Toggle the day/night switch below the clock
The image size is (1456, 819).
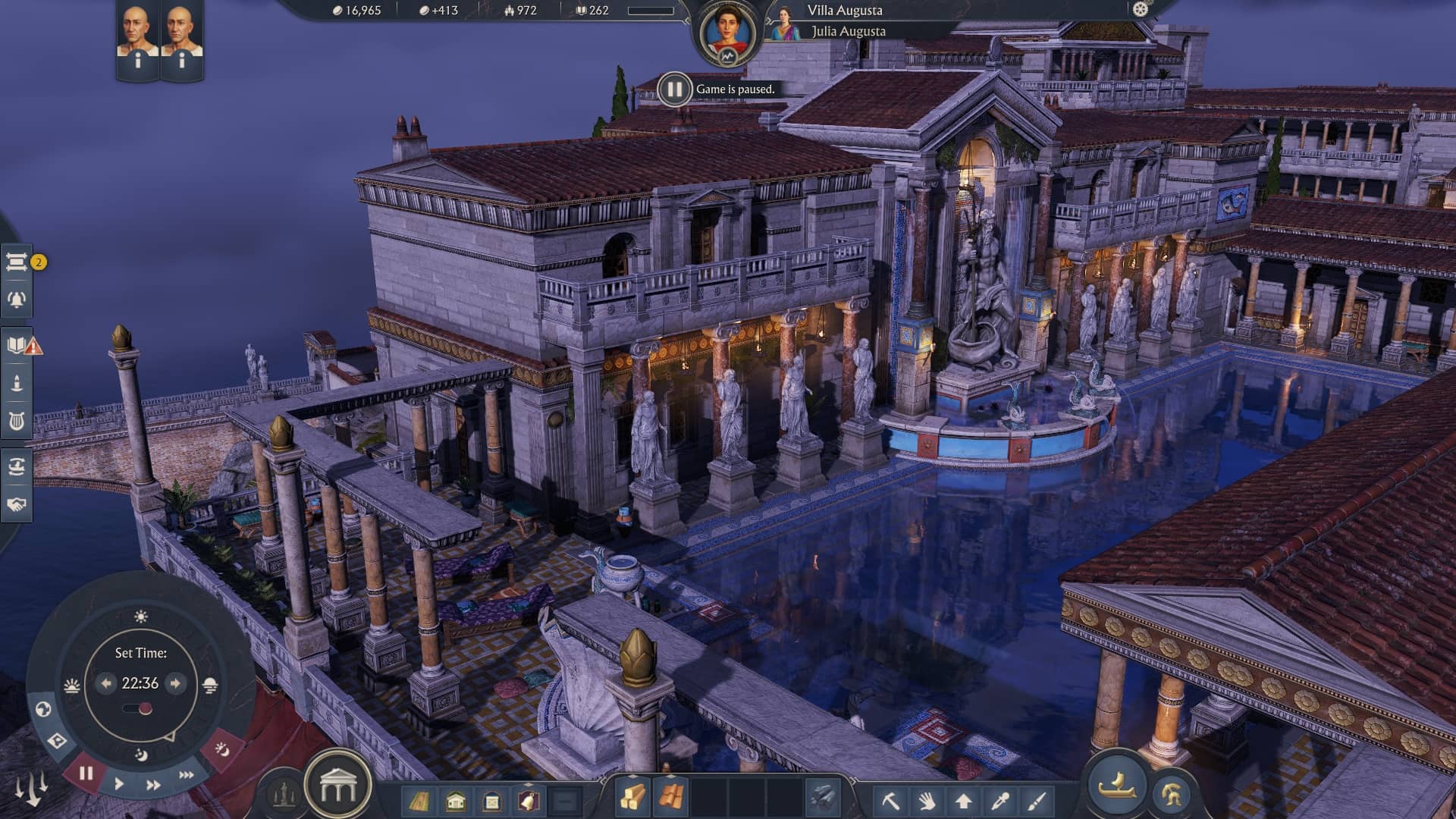[140, 708]
